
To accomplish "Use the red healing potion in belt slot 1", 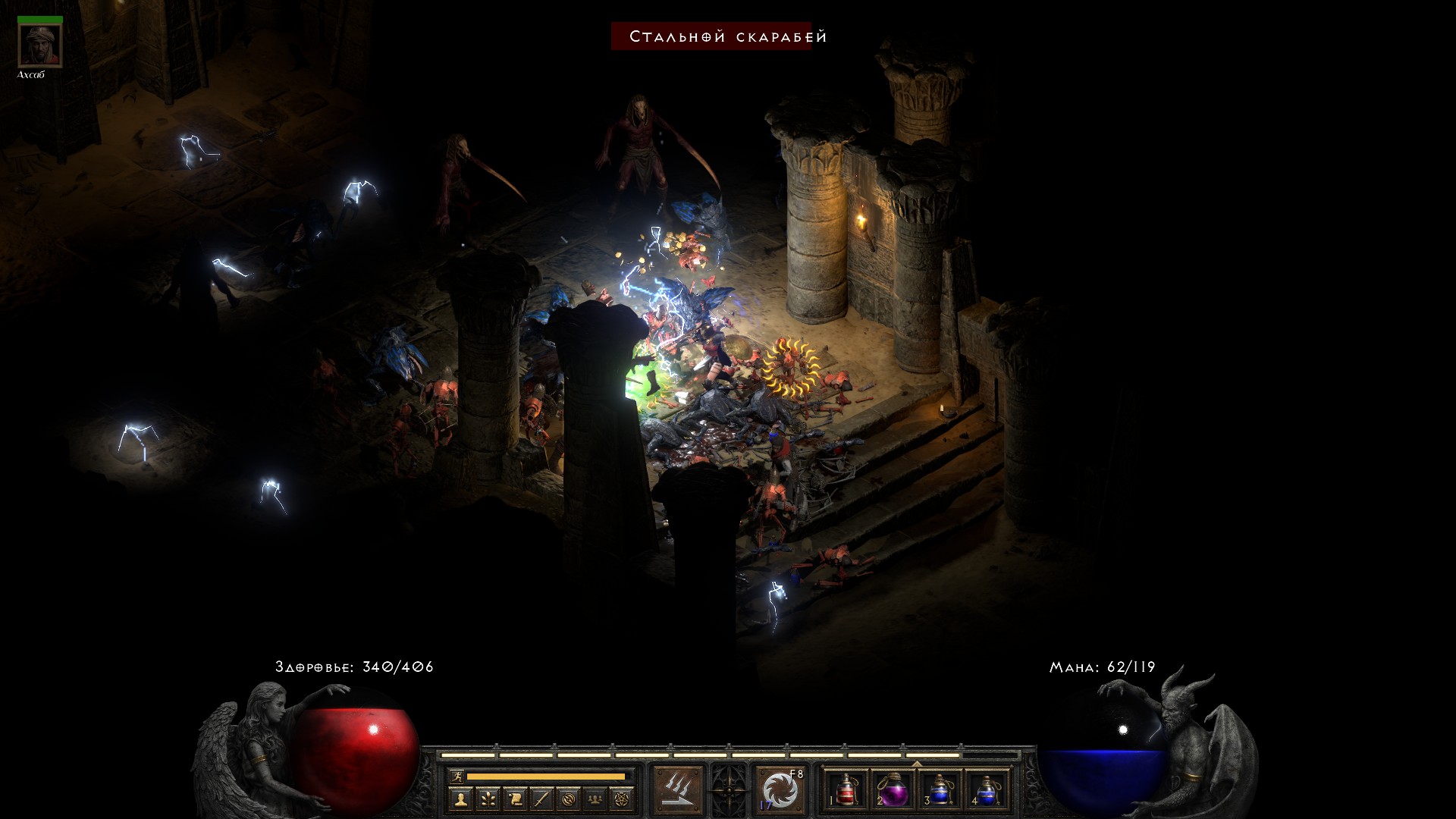I will (846, 789).
